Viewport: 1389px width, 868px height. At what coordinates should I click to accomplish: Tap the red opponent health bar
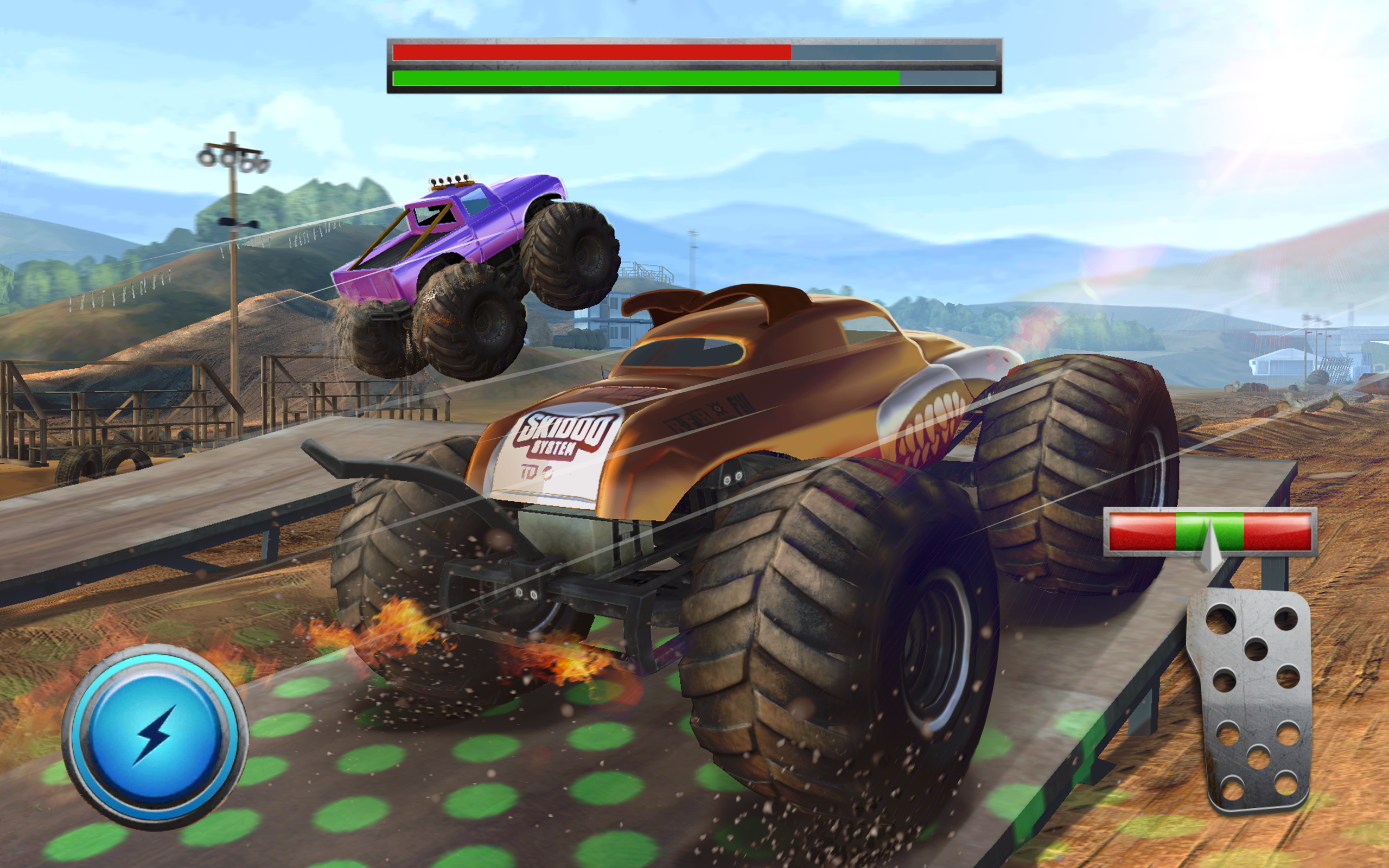coord(591,52)
